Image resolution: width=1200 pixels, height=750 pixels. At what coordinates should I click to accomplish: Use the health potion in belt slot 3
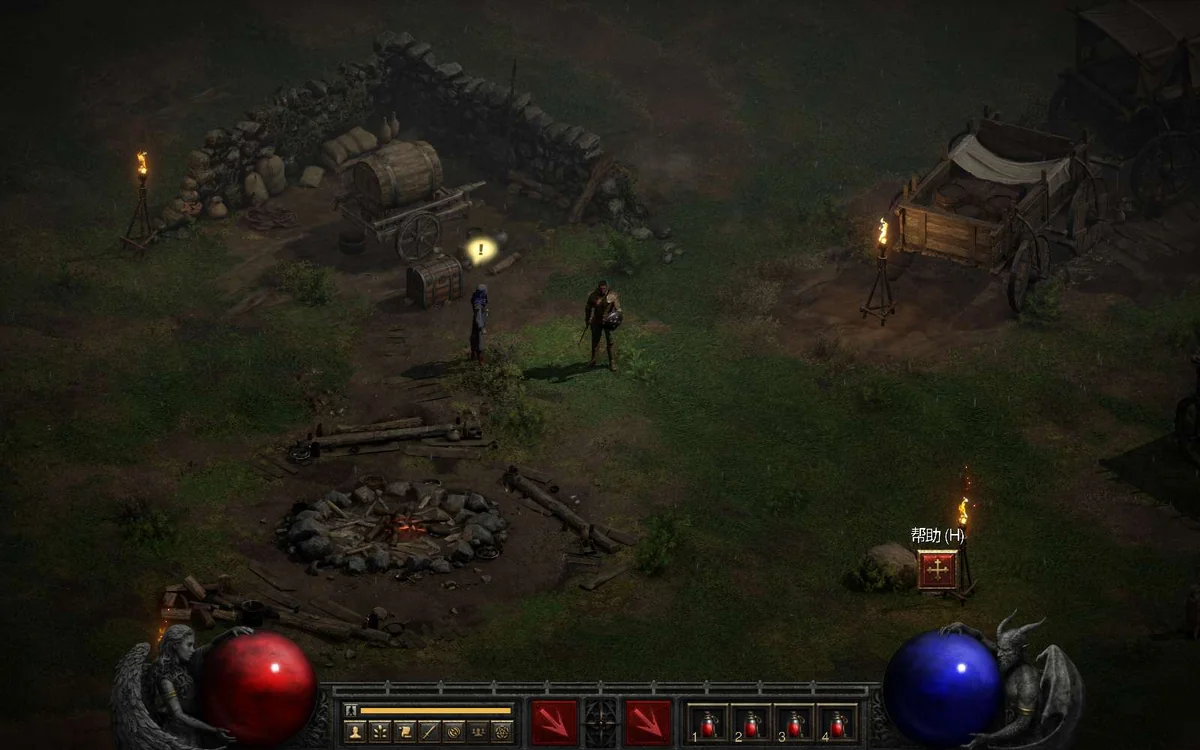tap(794, 723)
